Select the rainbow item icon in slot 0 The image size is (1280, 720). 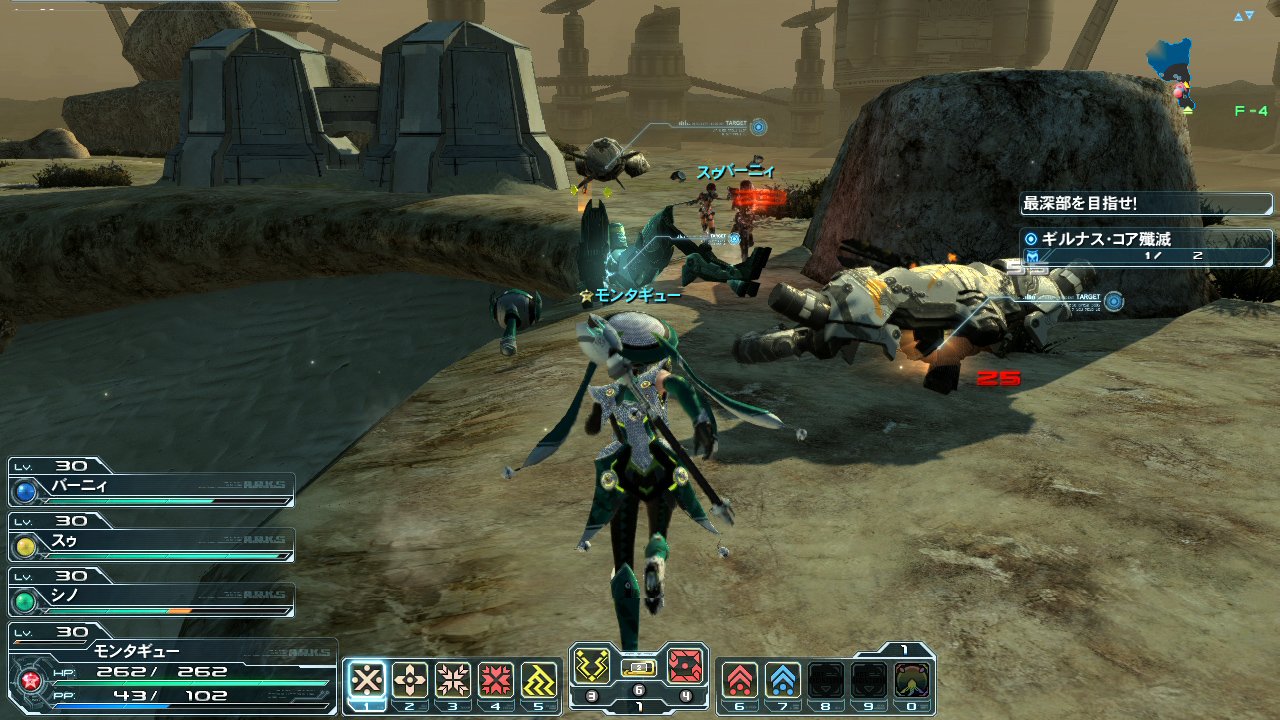pos(912,680)
